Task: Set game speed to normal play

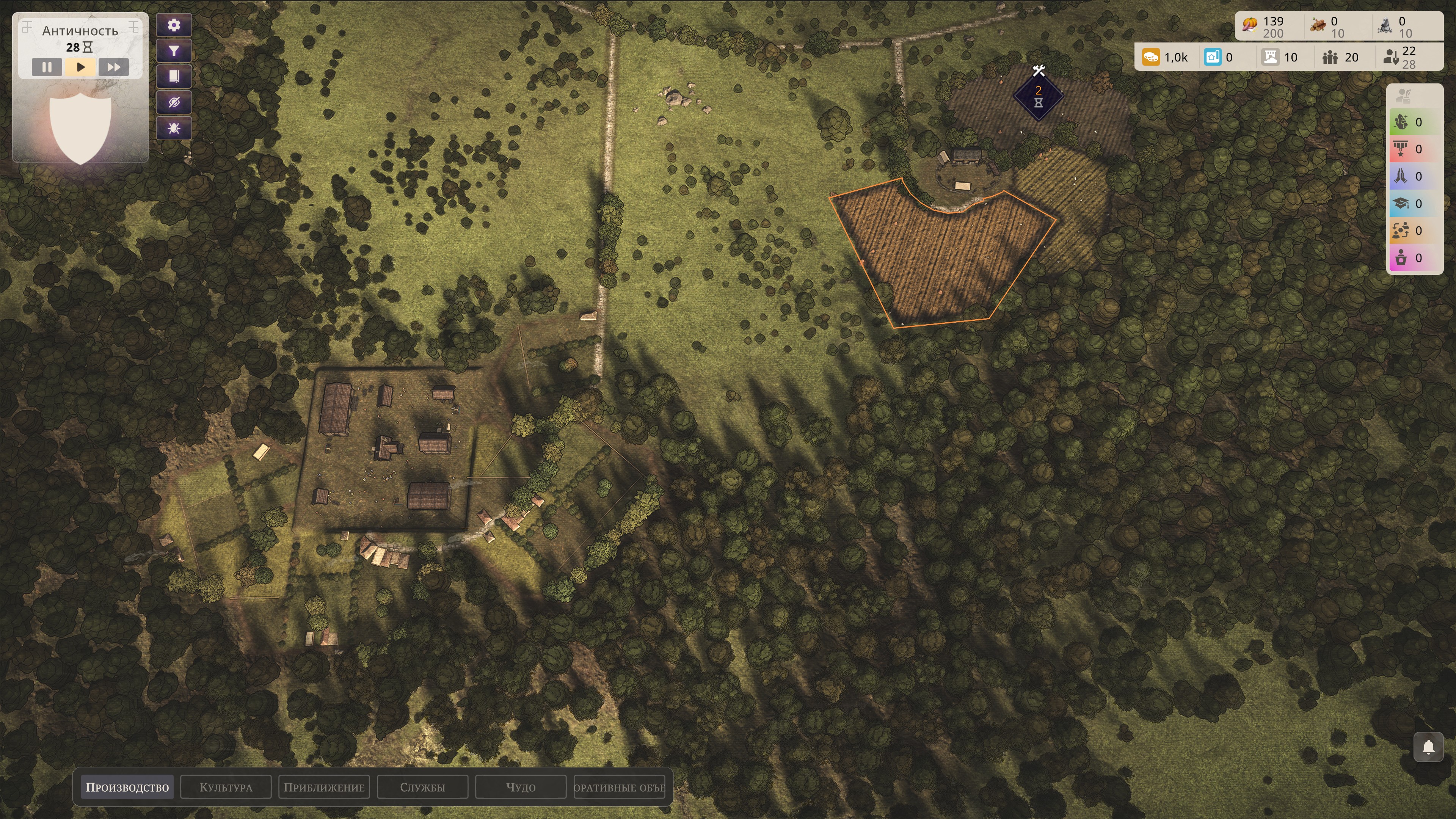Action: click(x=80, y=67)
